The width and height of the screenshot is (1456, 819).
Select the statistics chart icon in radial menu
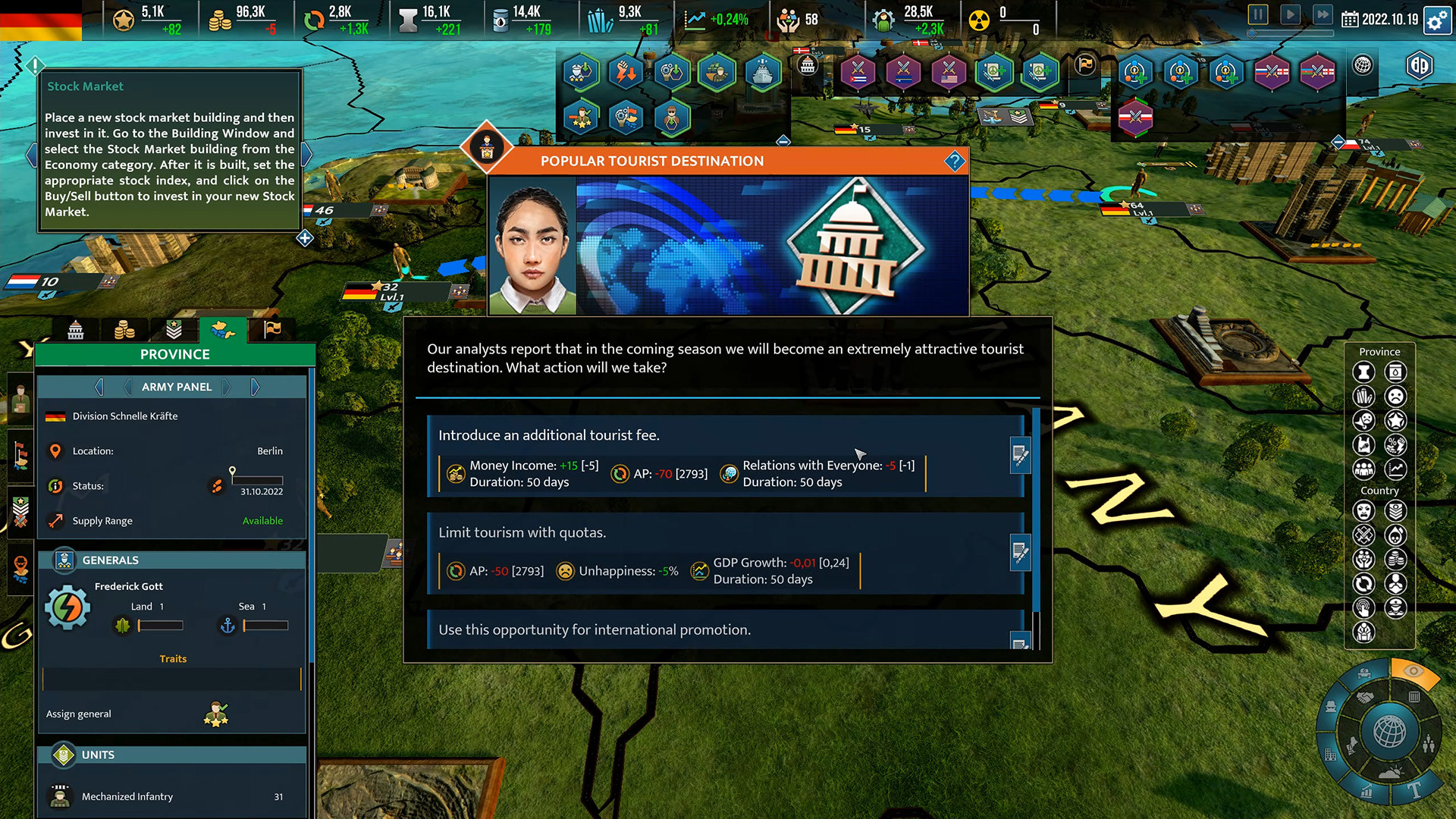pyautogui.click(x=1365, y=791)
